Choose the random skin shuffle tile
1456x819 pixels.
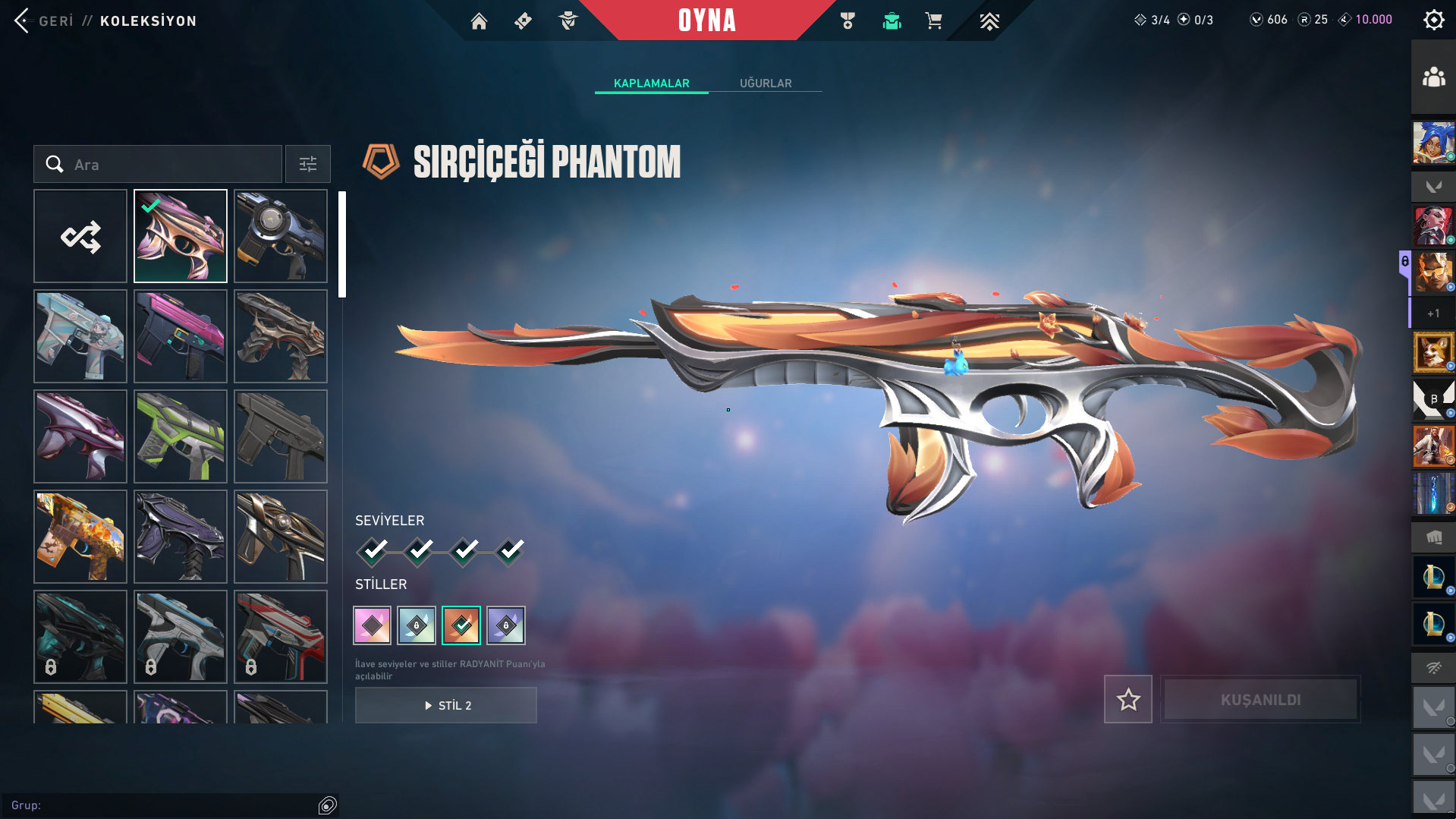80,236
